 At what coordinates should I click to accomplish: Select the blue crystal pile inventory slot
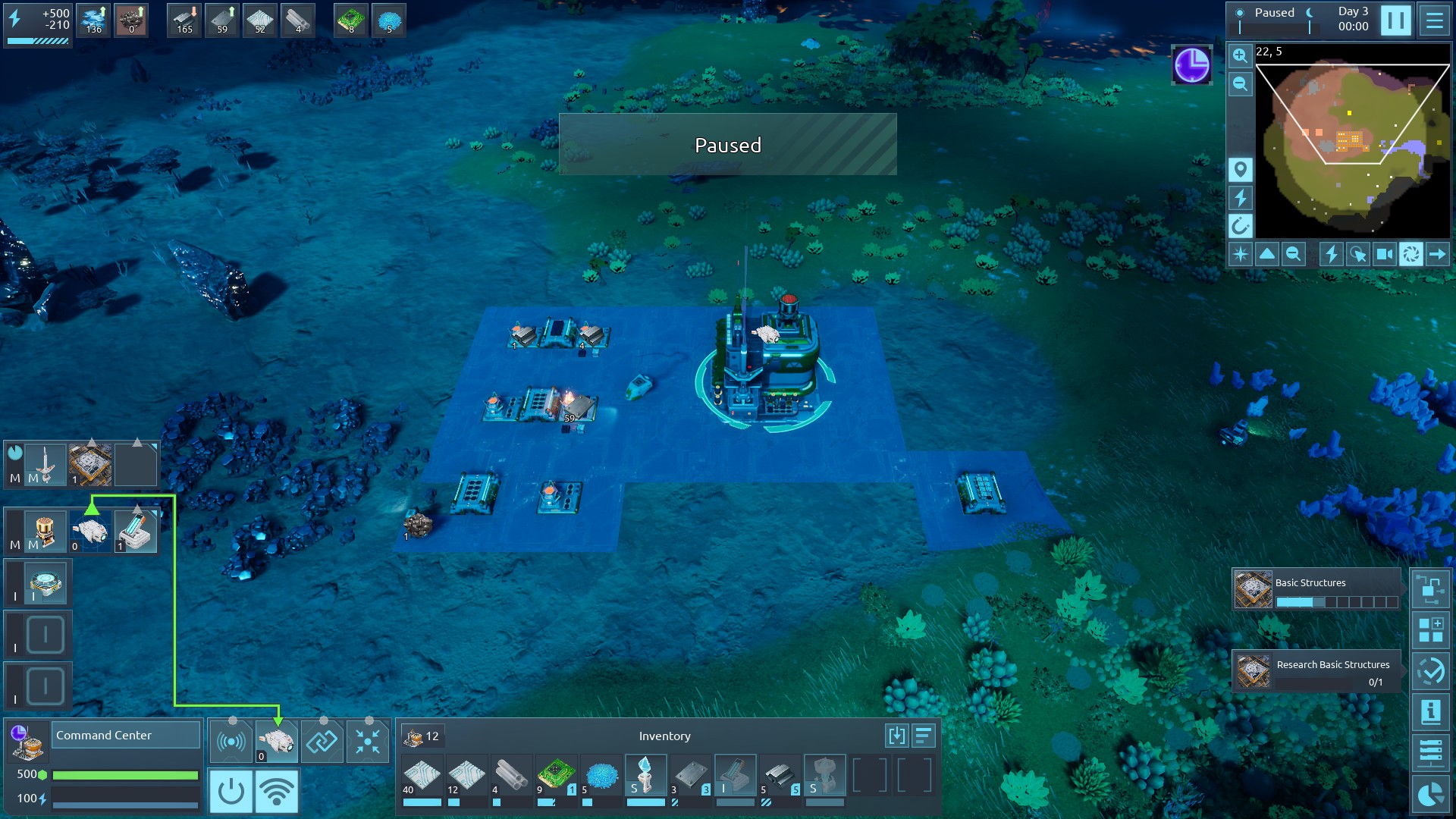pos(601,776)
